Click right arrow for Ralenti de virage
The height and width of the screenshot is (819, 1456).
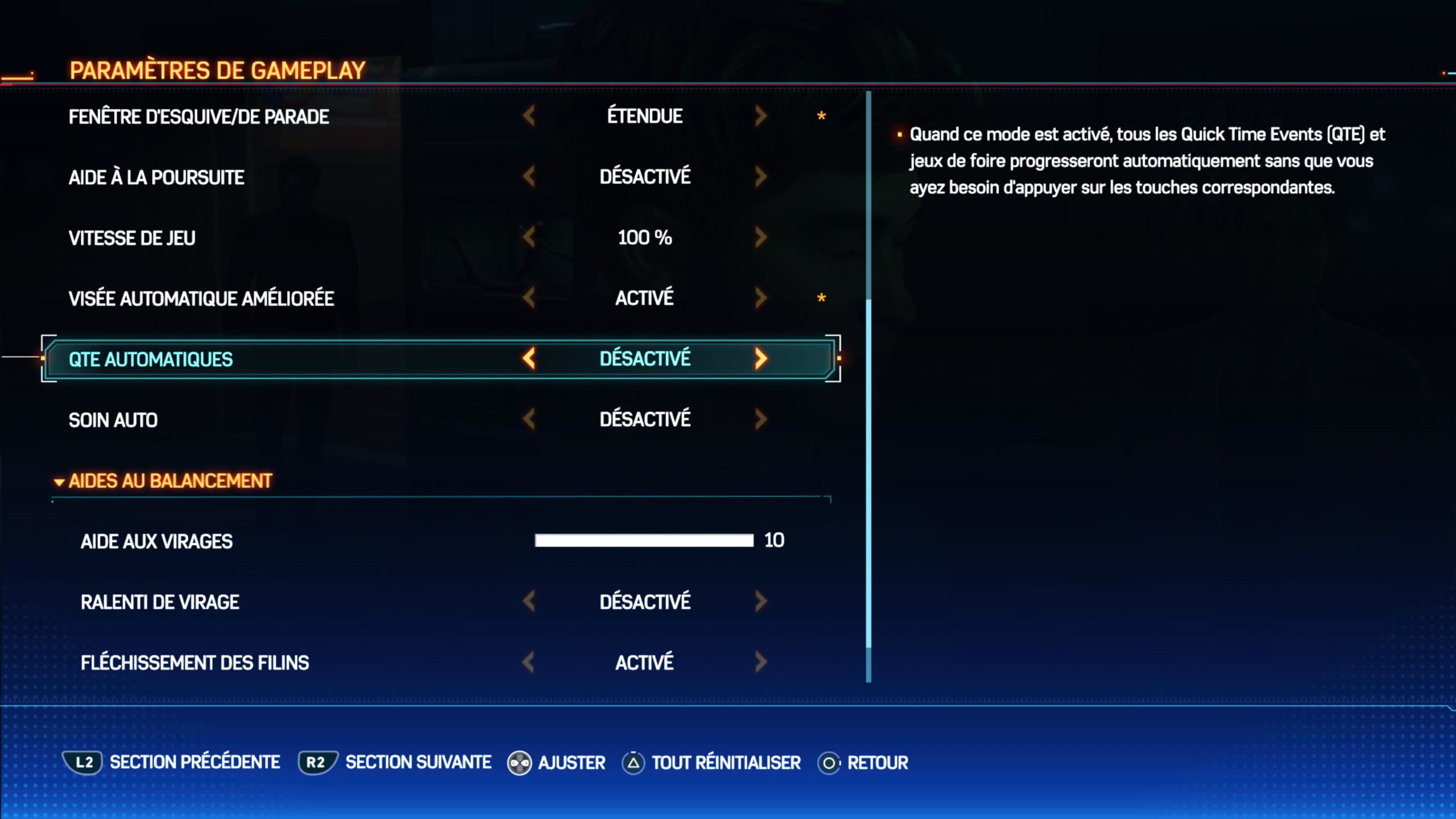pos(760,601)
